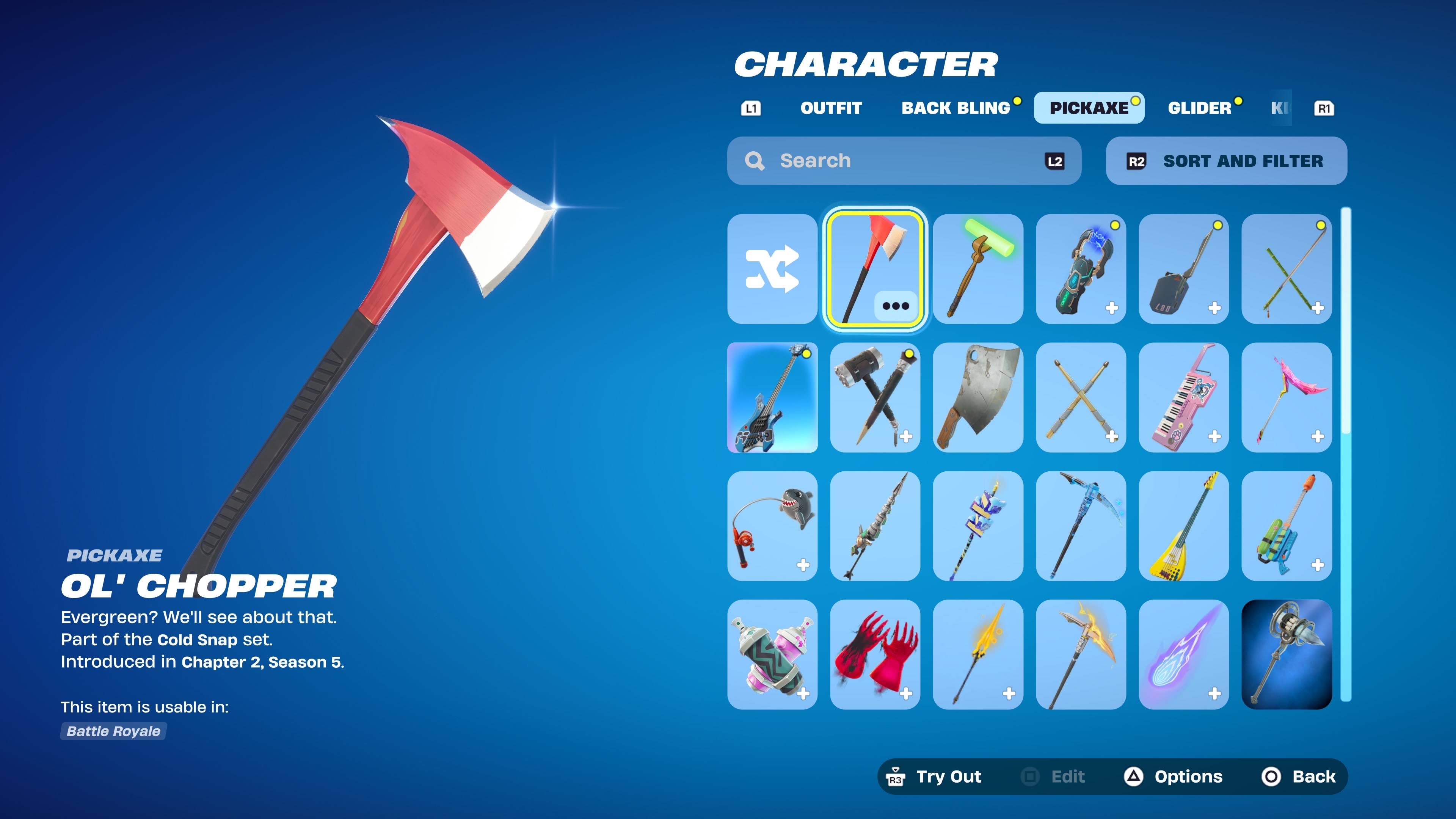Select the water gun pickaxe
Image resolution: width=1456 pixels, height=819 pixels.
point(1287,526)
